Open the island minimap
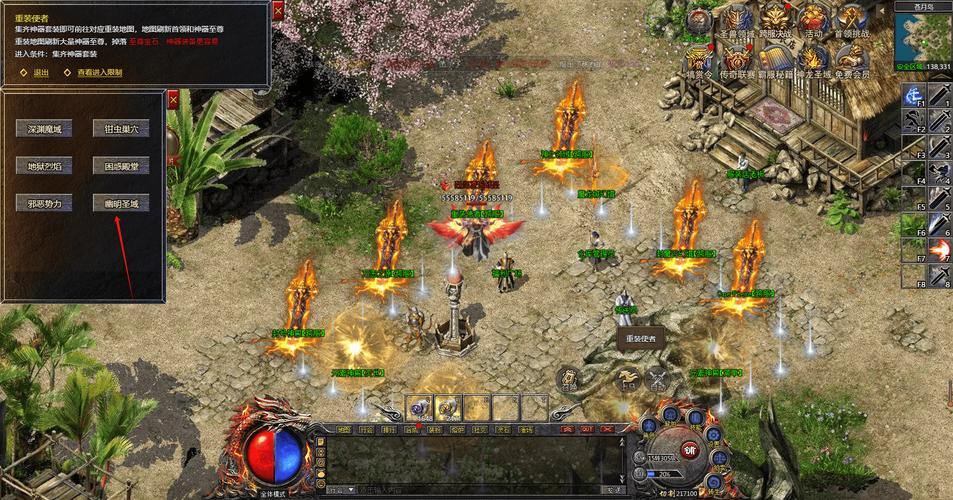Image resolution: width=953 pixels, height=500 pixels. [922, 36]
